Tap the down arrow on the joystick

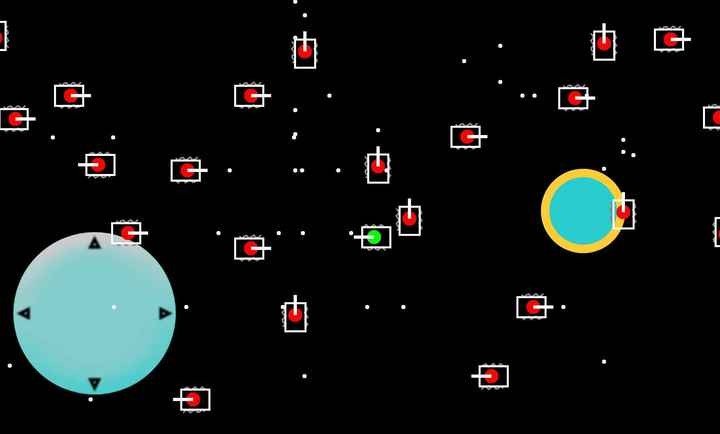[95, 383]
